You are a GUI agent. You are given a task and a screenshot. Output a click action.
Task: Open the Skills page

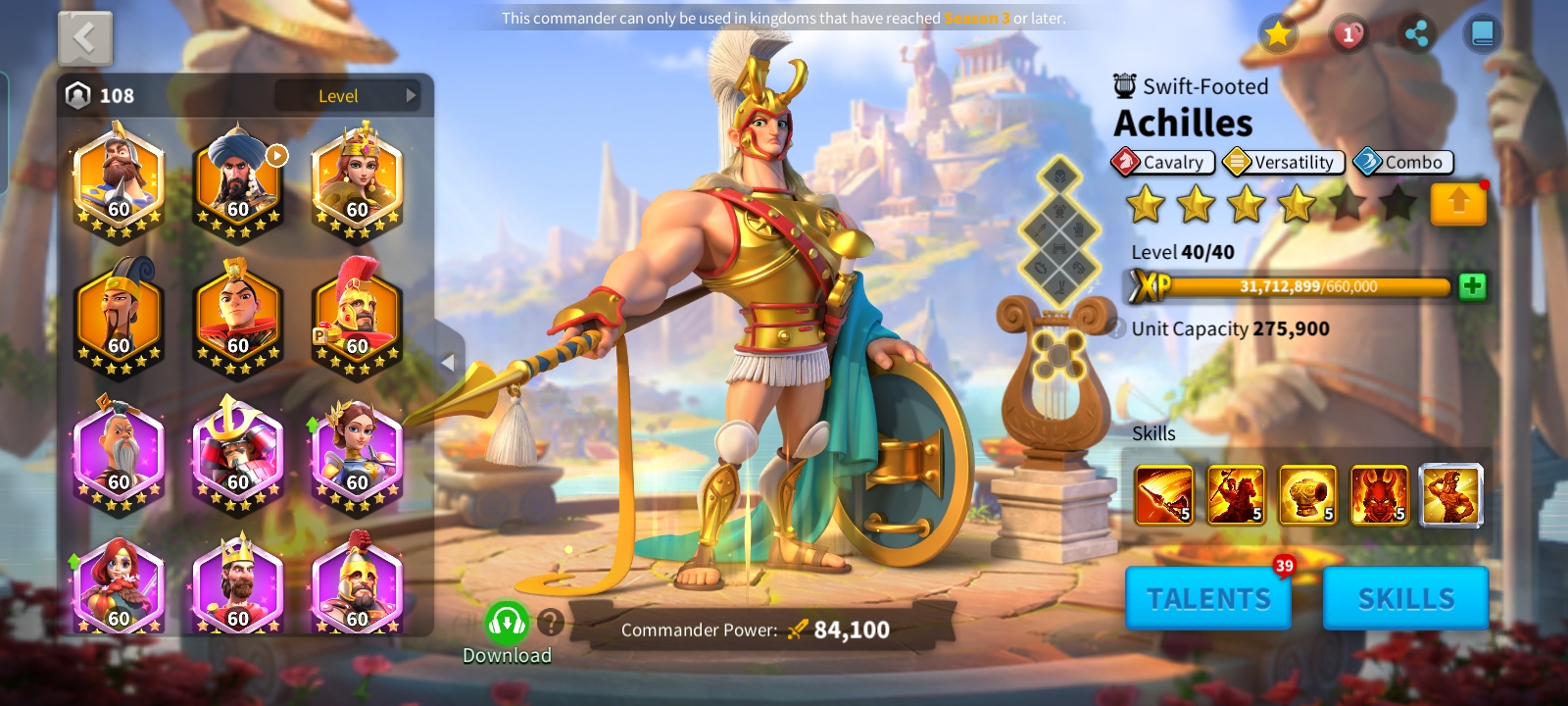(x=1405, y=597)
